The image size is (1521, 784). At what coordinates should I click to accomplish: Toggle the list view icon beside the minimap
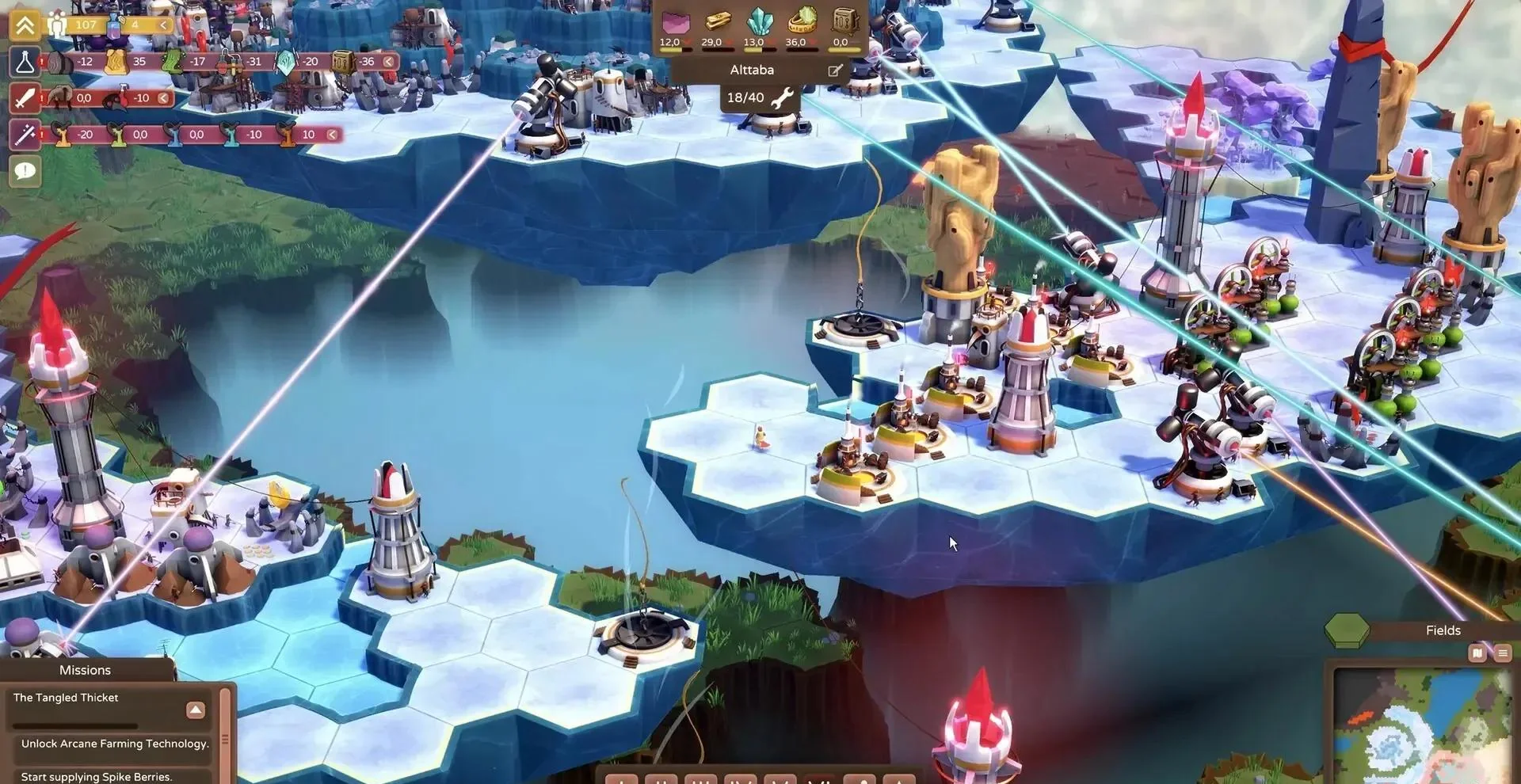(x=1503, y=653)
